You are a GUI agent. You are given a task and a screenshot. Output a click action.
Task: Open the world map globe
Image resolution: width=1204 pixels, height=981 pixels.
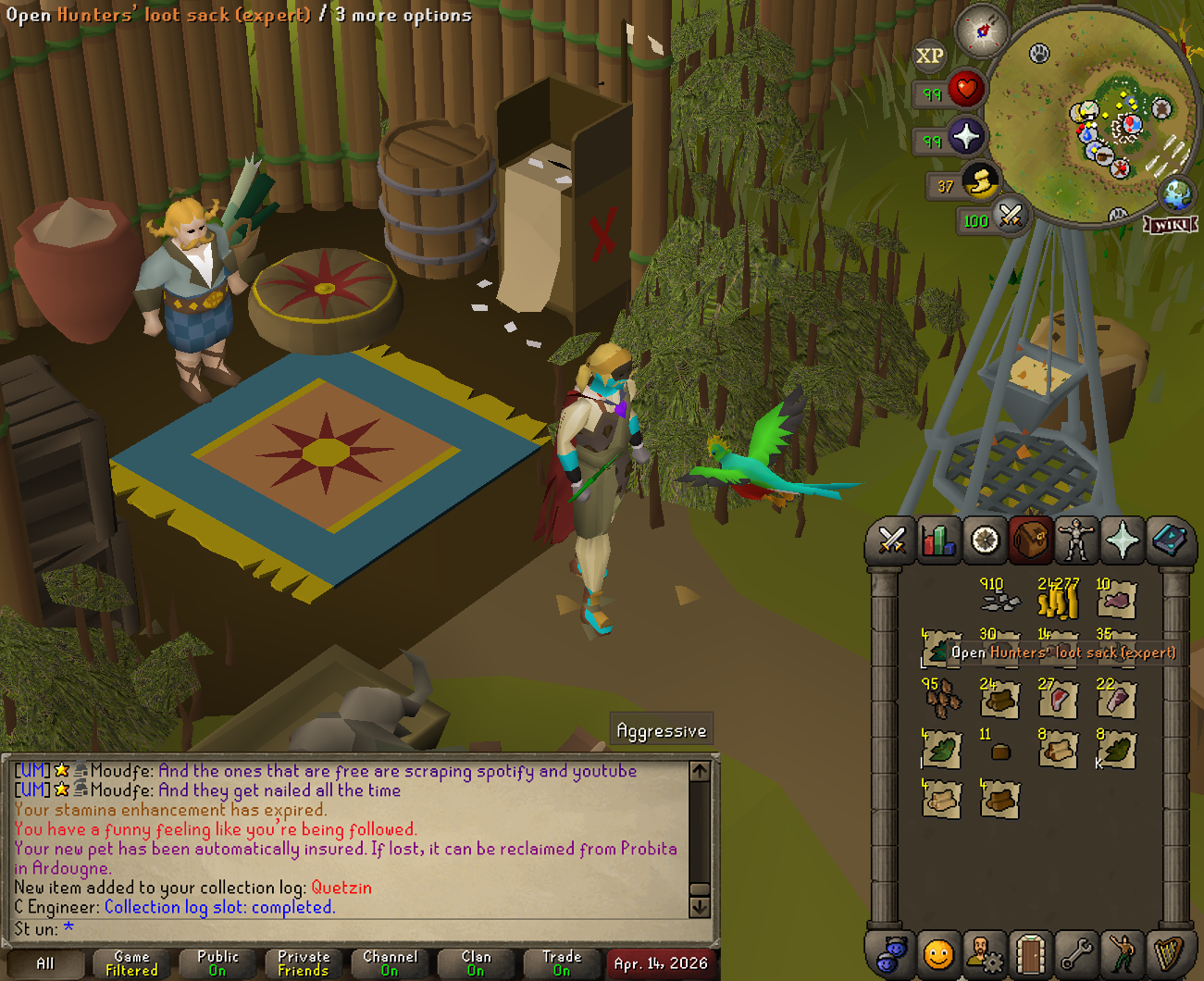pos(1177,194)
